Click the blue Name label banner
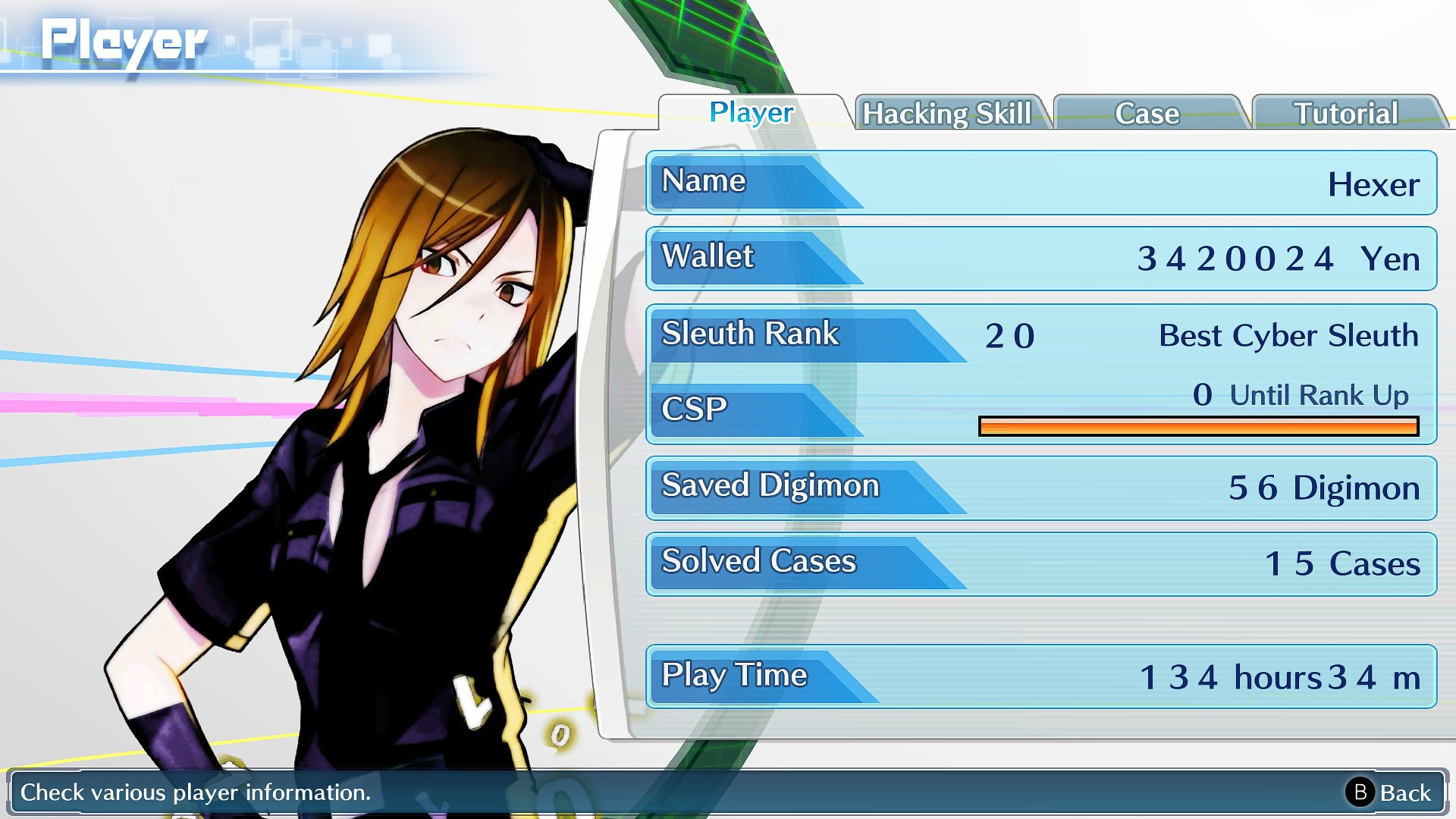The height and width of the screenshot is (819, 1456). click(x=701, y=180)
